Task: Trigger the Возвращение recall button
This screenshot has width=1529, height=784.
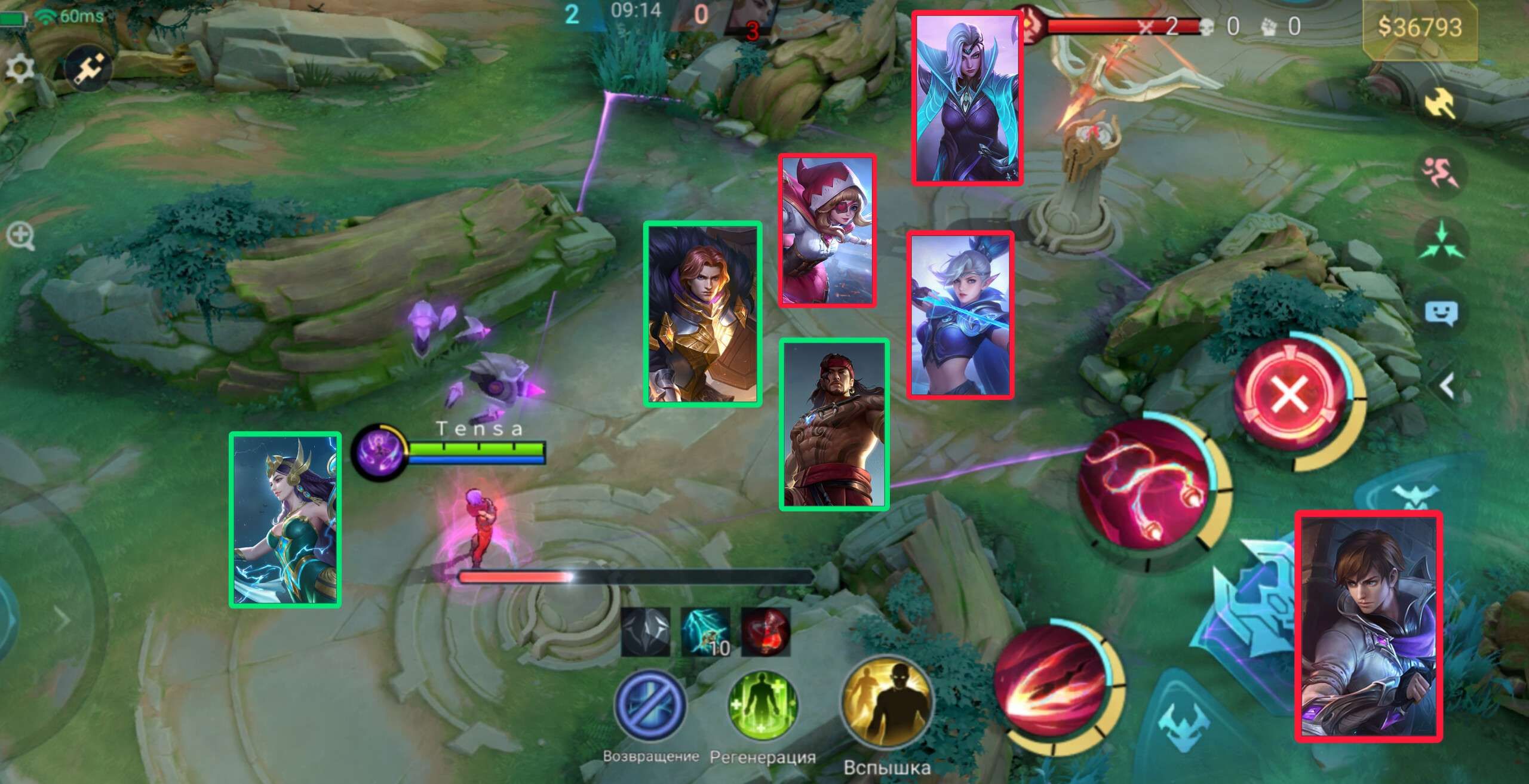Action: 650,705
